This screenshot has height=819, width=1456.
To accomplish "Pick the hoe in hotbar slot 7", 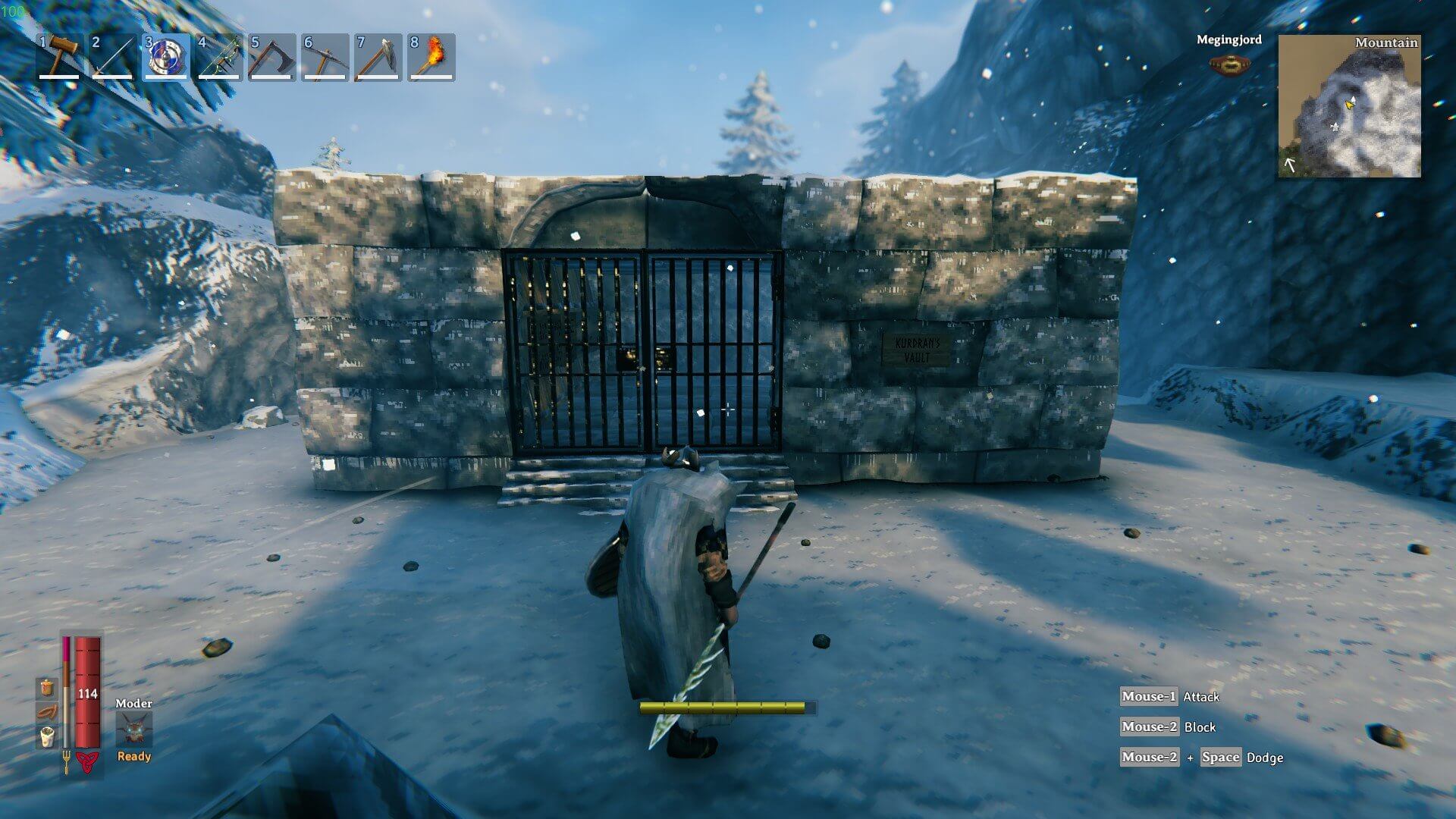I will [378, 57].
